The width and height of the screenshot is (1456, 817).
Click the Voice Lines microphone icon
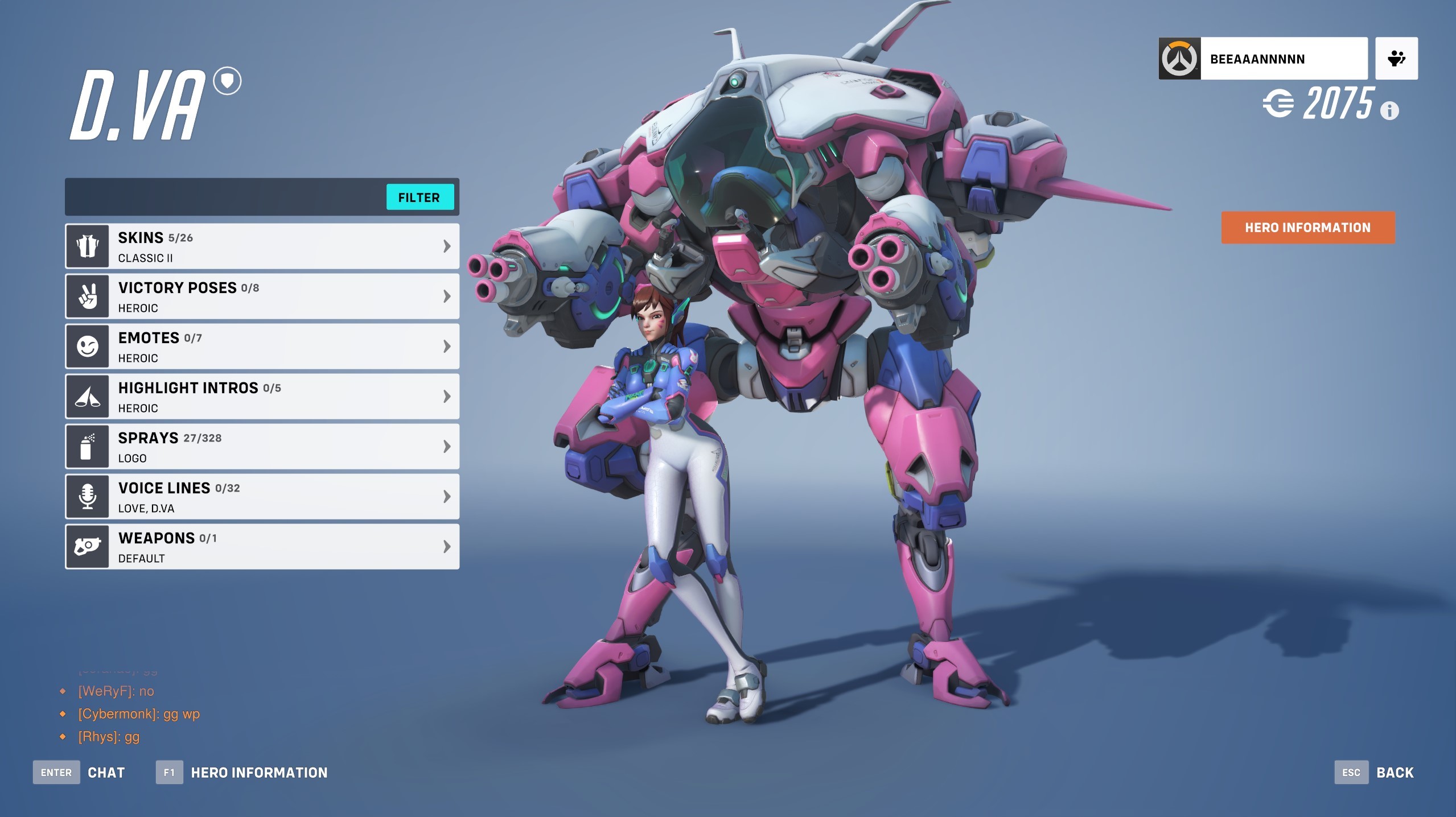click(x=87, y=496)
